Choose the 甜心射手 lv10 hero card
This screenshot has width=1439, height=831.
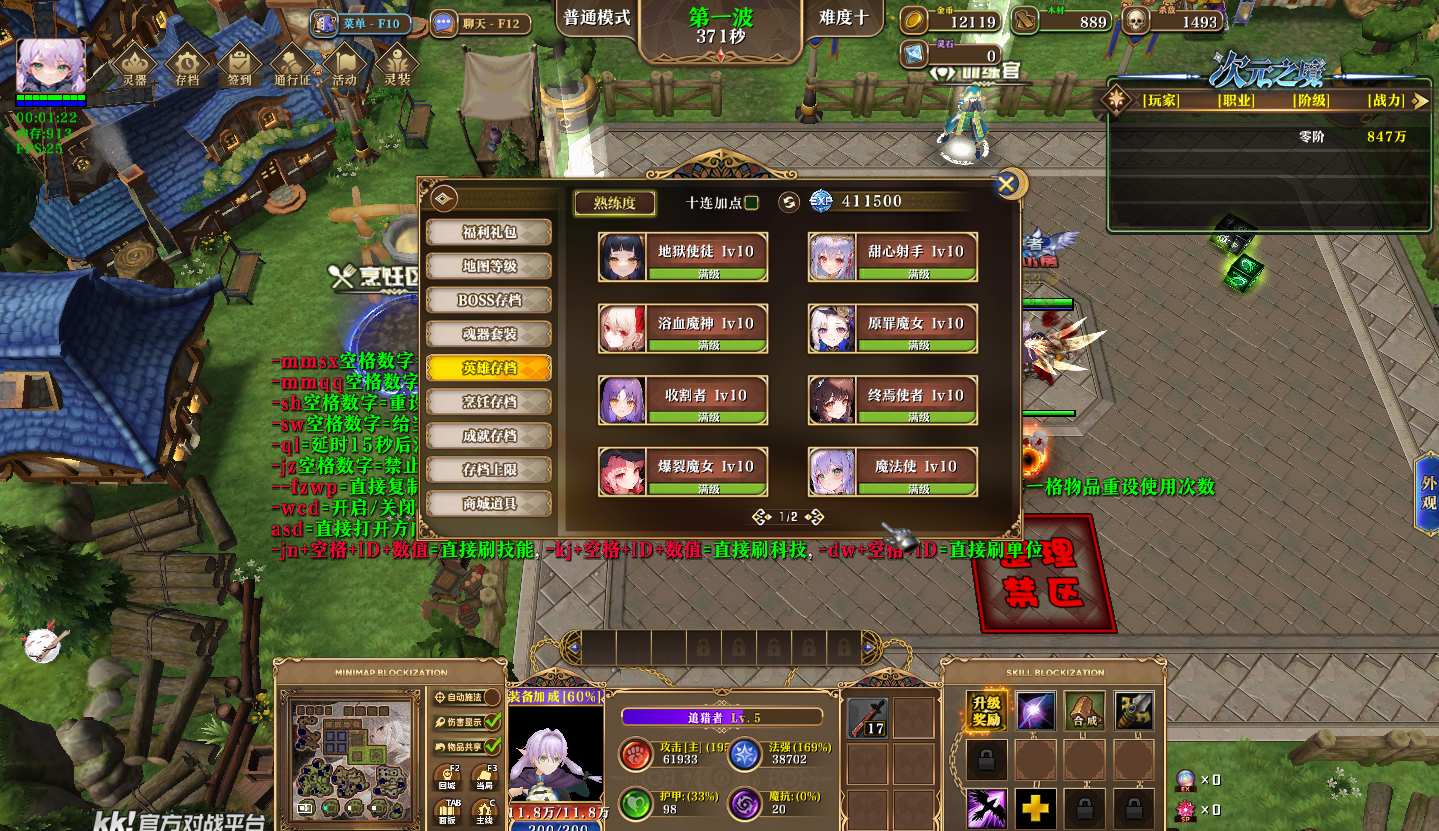892,257
